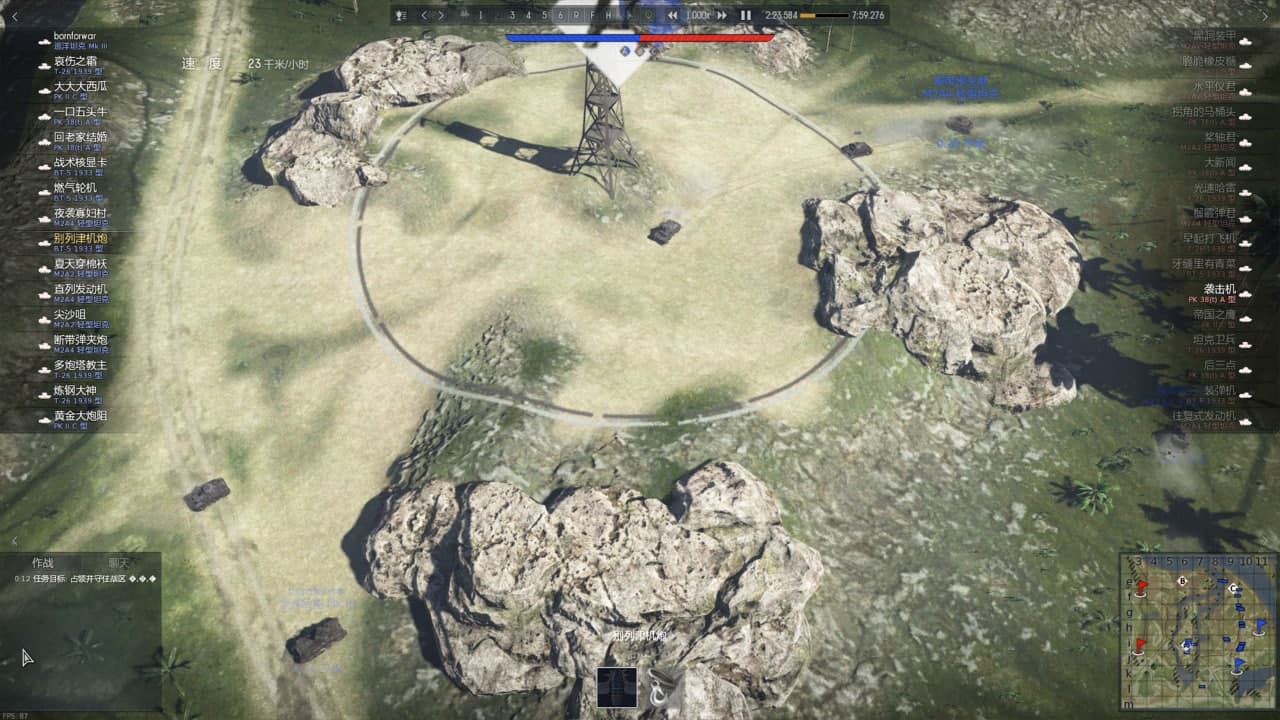This screenshot has height=720, width=1280.
Task: Select the R camera mode icon
Action: pyautogui.click(x=577, y=15)
